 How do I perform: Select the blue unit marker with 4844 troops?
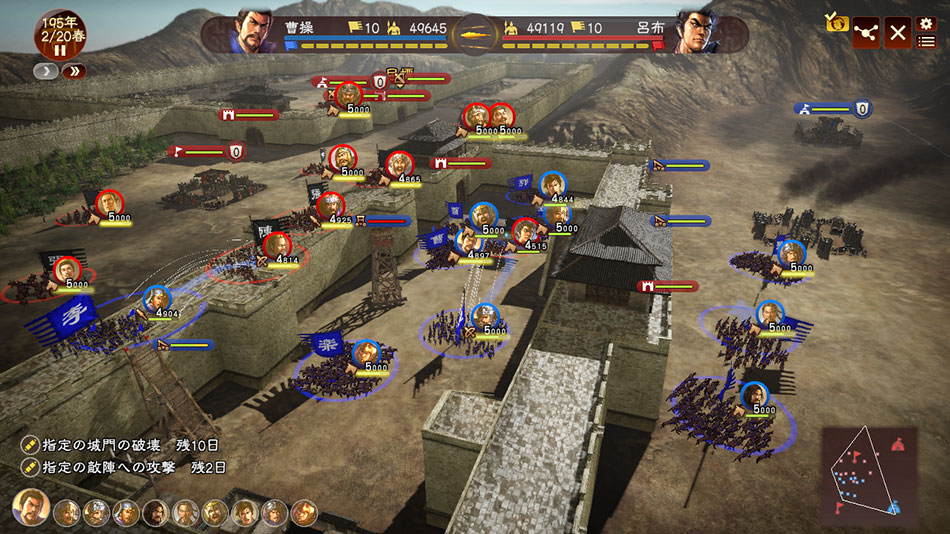point(552,185)
